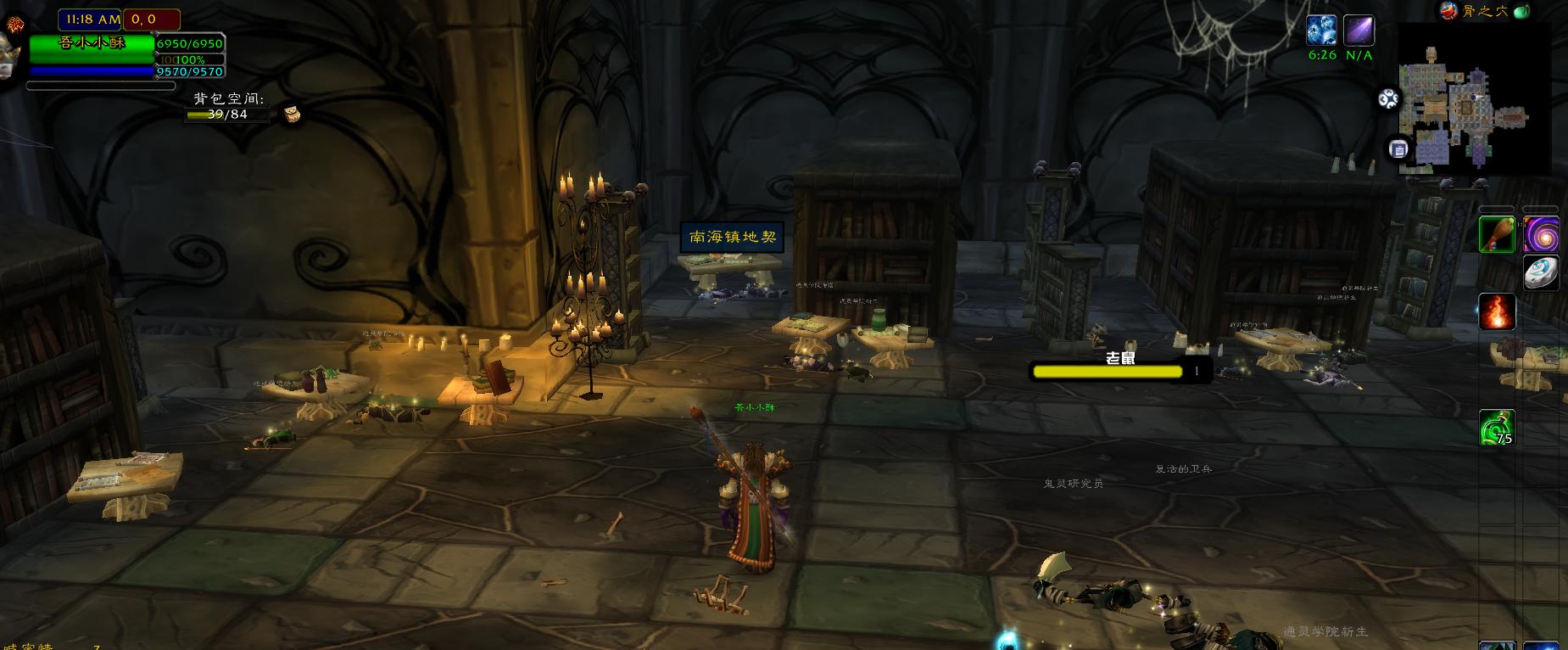The height and width of the screenshot is (650, 1568).
Task: Click the green bag icon beside the zone name
Action: tap(1521, 11)
